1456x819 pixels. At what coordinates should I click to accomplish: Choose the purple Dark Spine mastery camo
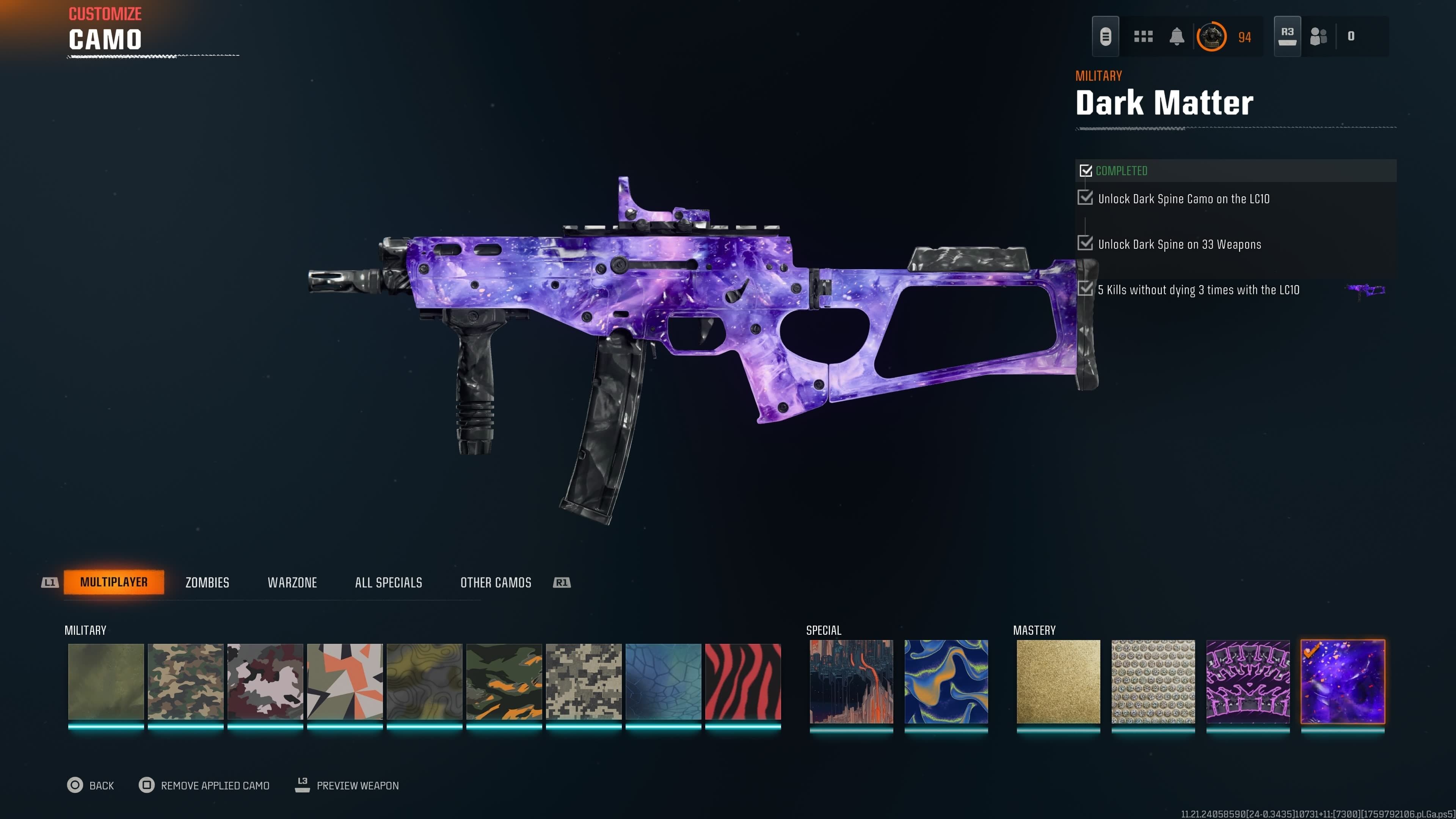coord(1248,682)
